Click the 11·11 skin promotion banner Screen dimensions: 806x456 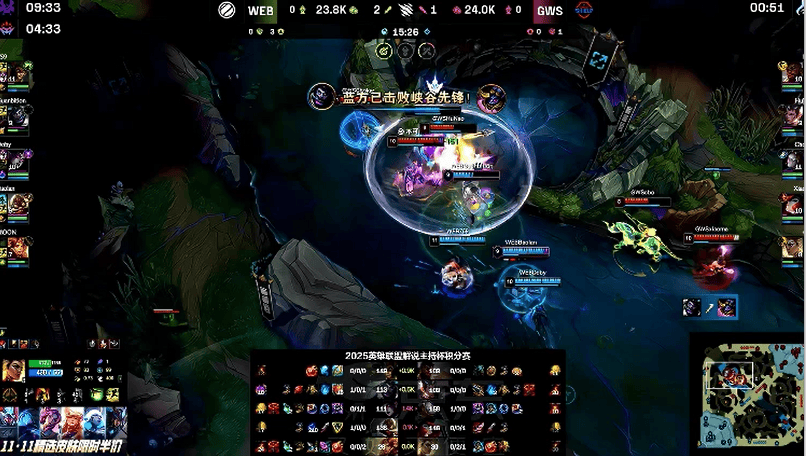(x=64, y=427)
